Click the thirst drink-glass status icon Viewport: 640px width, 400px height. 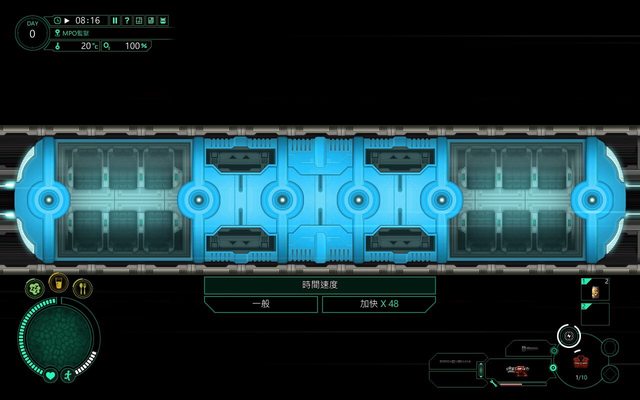click(x=59, y=285)
